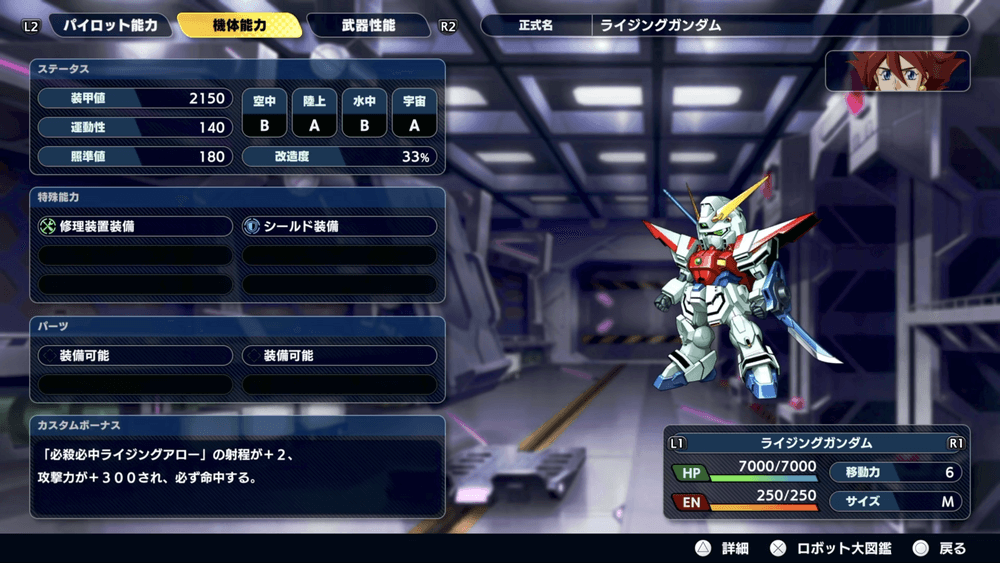The height and width of the screenshot is (563, 1000).
Task: Go back with 戻る
Action: (x=940, y=548)
